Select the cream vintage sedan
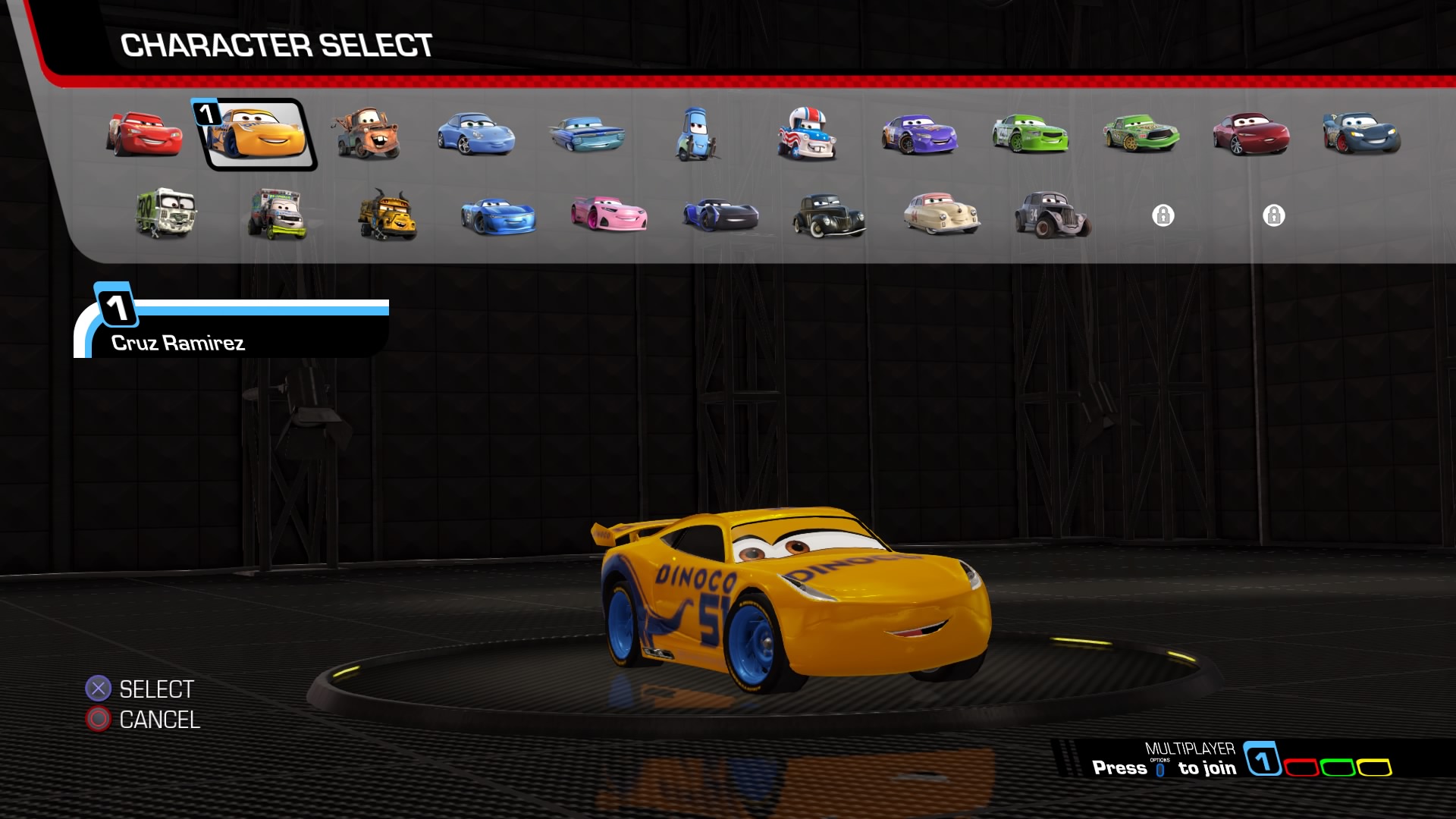Image resolution: width=1456 pixels, height=819 pixels. click(x=942, y=214)
